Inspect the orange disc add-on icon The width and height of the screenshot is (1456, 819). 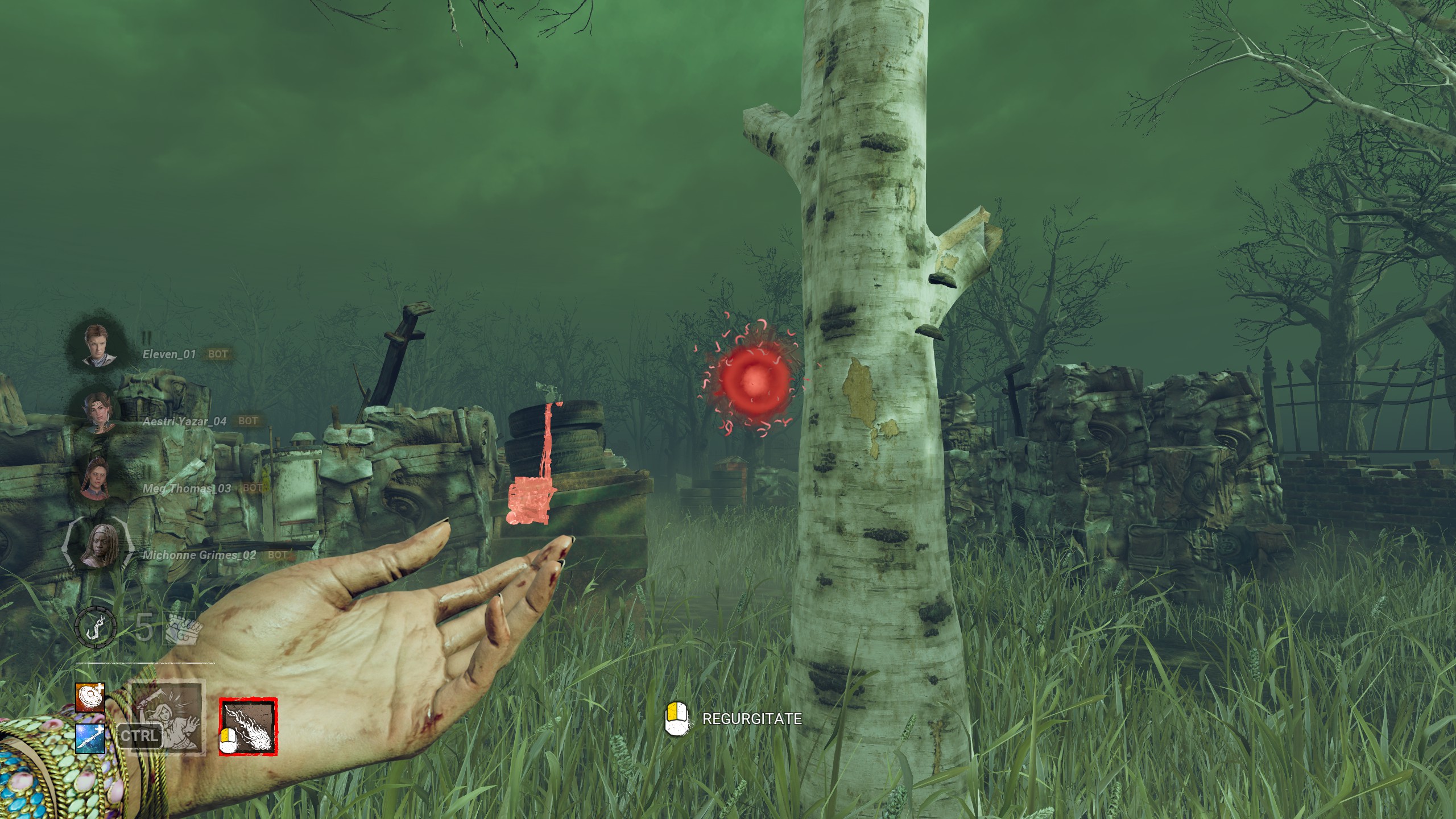click(x=90, y=698)
